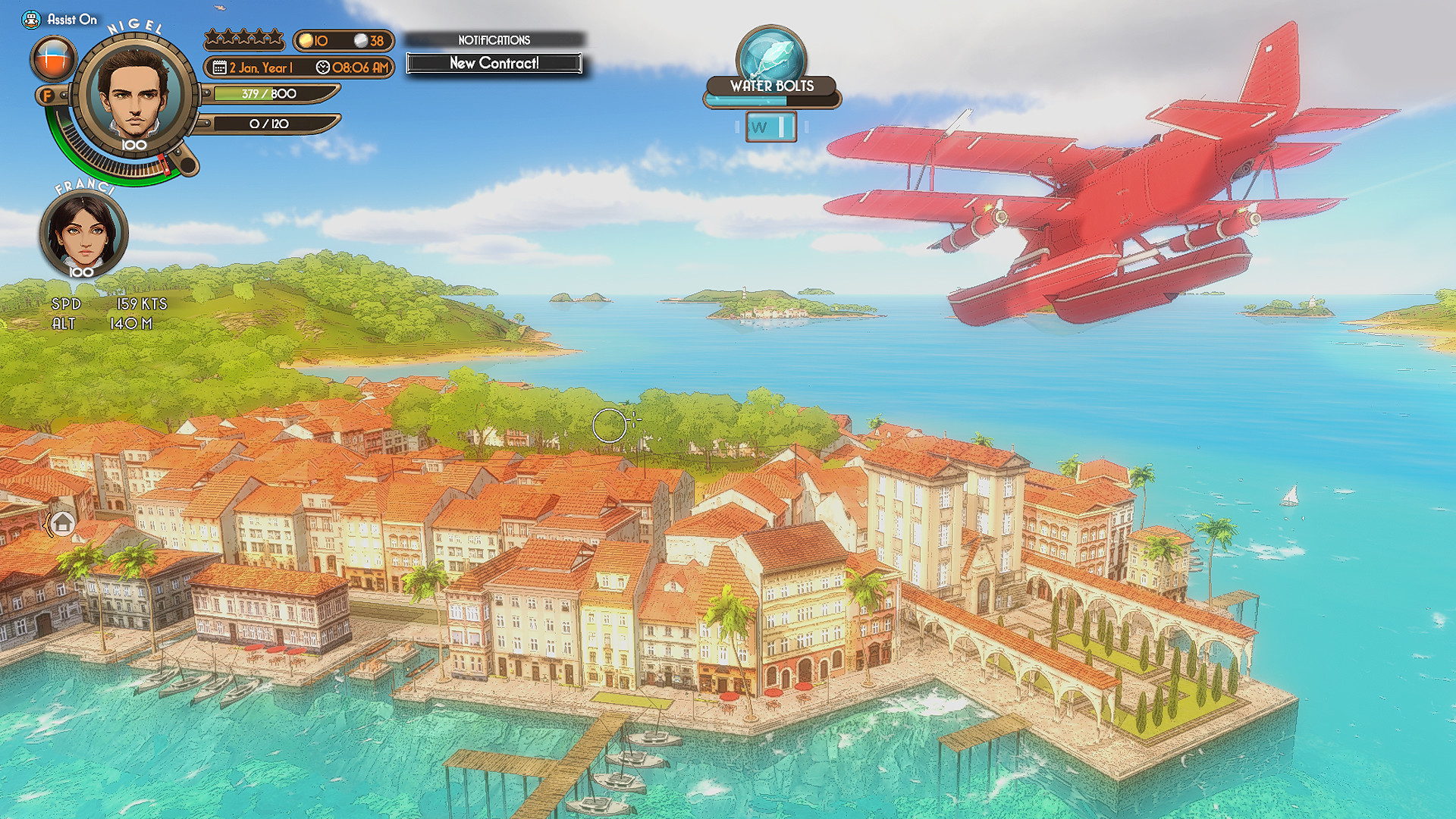
Task: Click the gold coin currency icon
Action: (306, 40)
